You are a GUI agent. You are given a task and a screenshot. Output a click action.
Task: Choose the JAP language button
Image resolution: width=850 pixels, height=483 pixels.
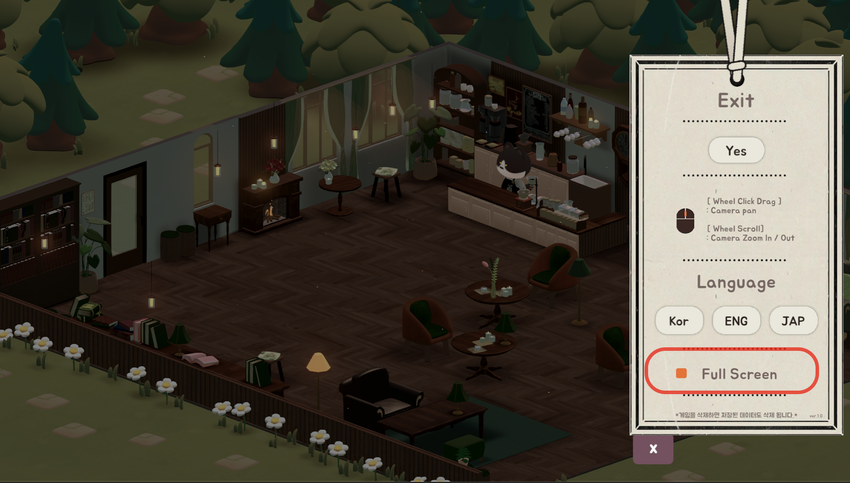point(793,321)
